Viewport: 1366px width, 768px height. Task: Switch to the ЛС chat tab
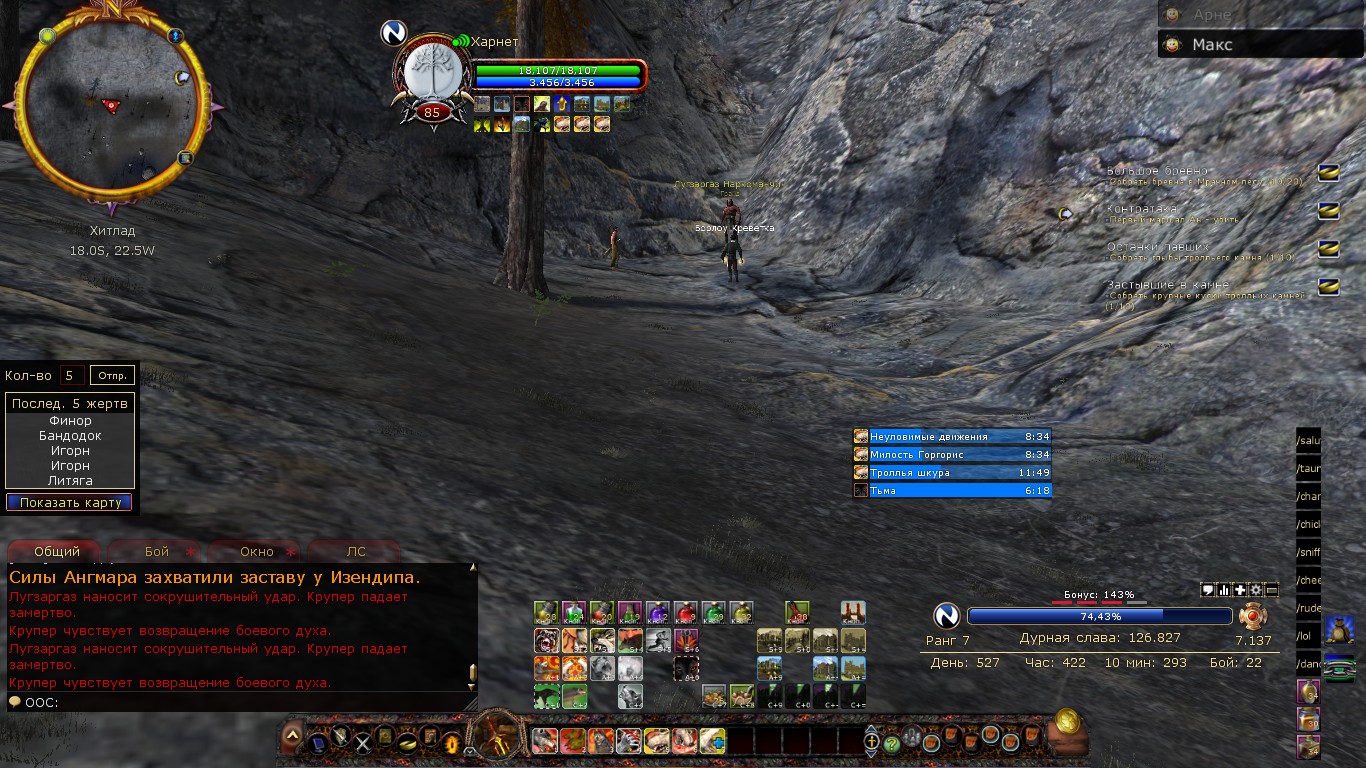(x=356, y=551)
